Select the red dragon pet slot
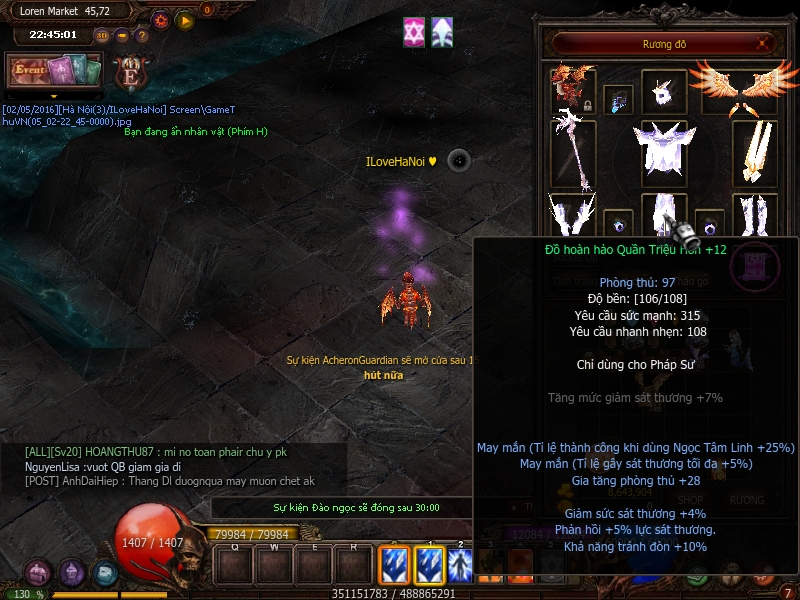 click(x=573, y=90)
